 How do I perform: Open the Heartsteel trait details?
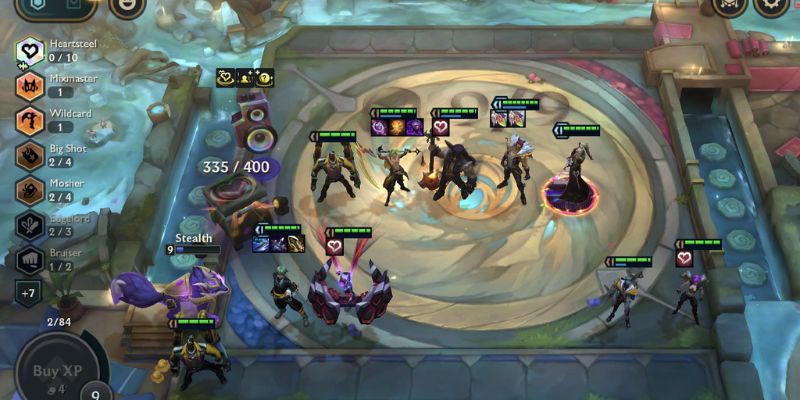click(x=29, y=50)
